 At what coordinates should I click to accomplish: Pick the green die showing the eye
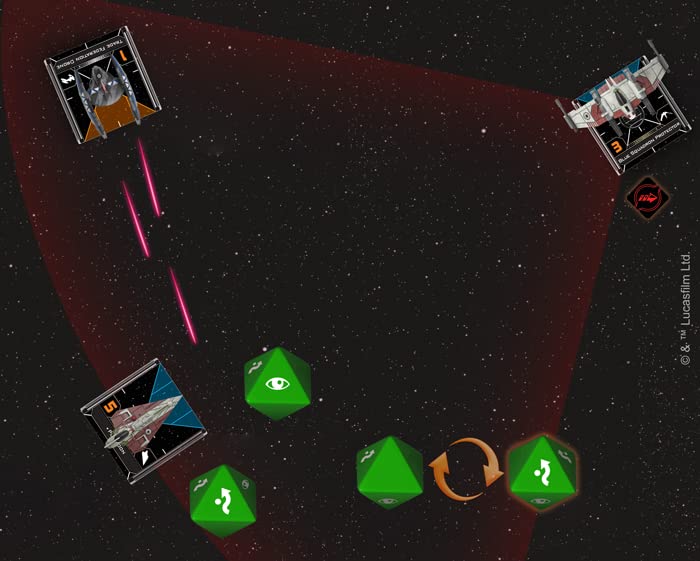pos(277,383)
